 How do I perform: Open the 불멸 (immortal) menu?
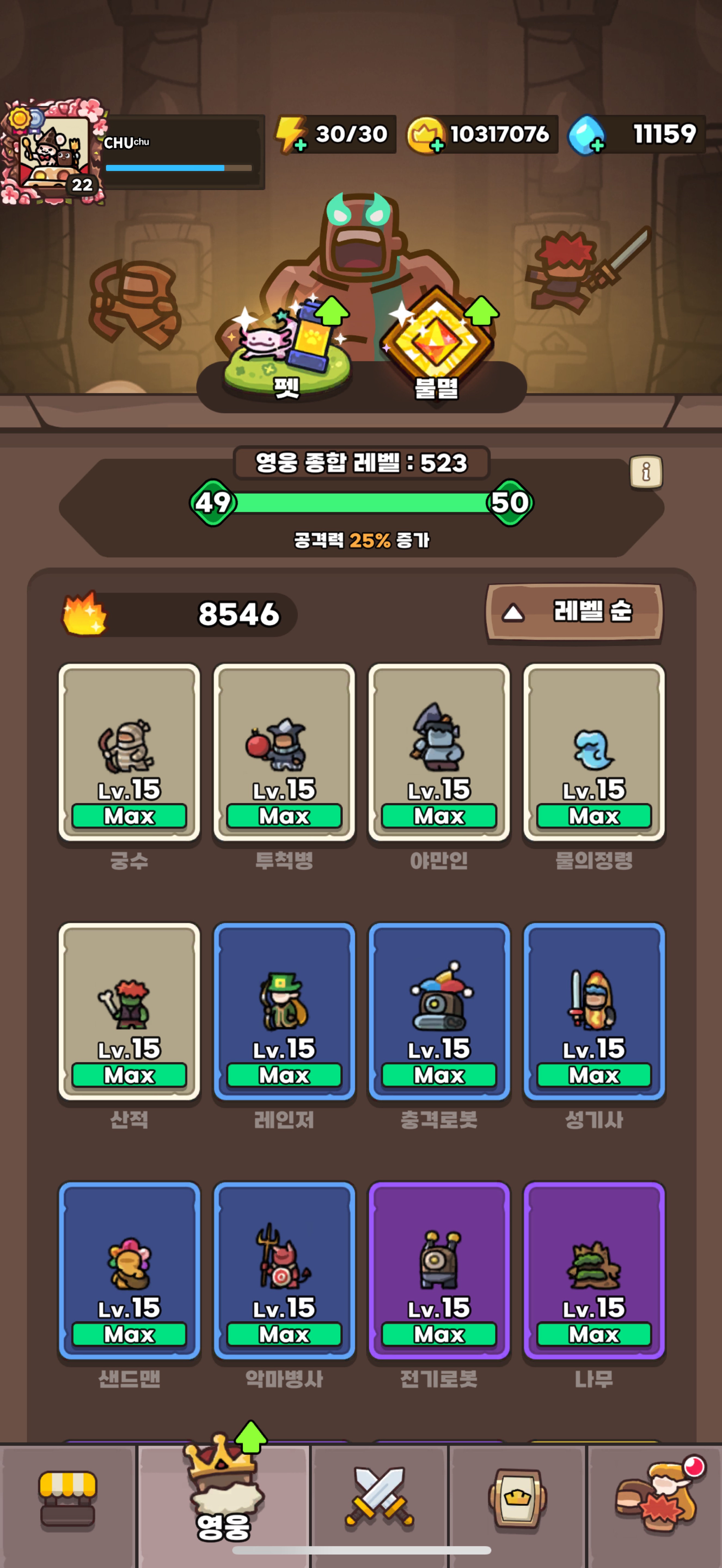coord(436,353)
